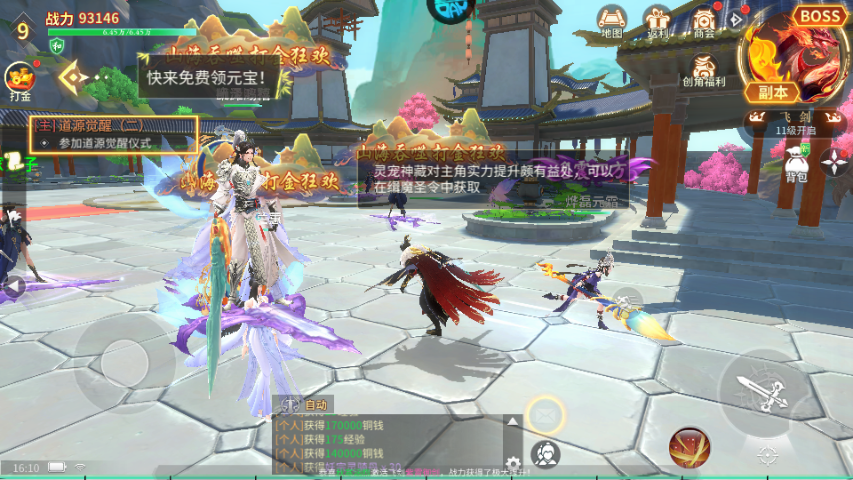Image resolution: width=853 pixels, height=480 pixels.
Task: Click the four-point star icon beside backpack
Action: (834, 161)
